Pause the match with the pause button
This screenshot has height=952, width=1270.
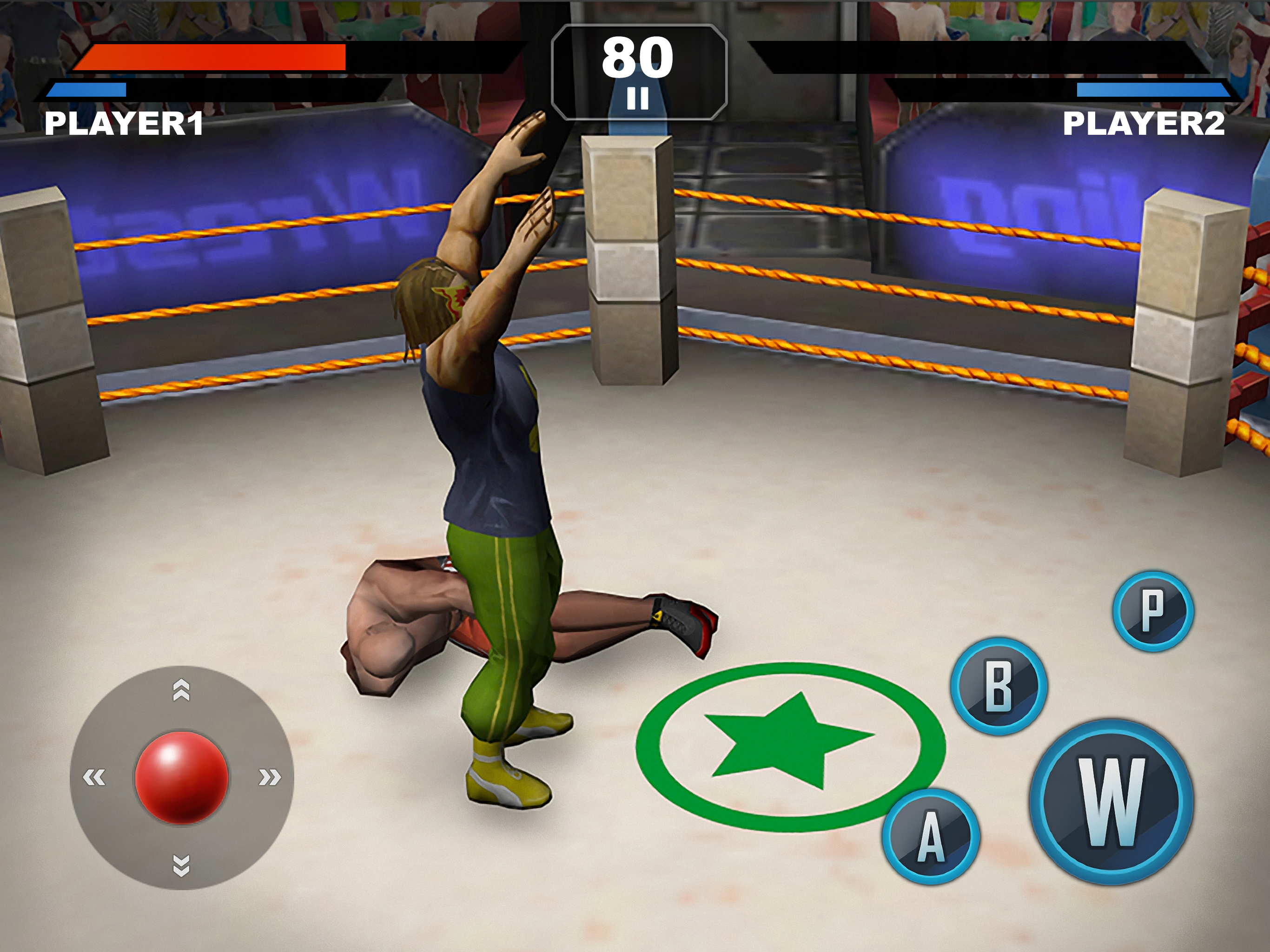tap(637, 99)
